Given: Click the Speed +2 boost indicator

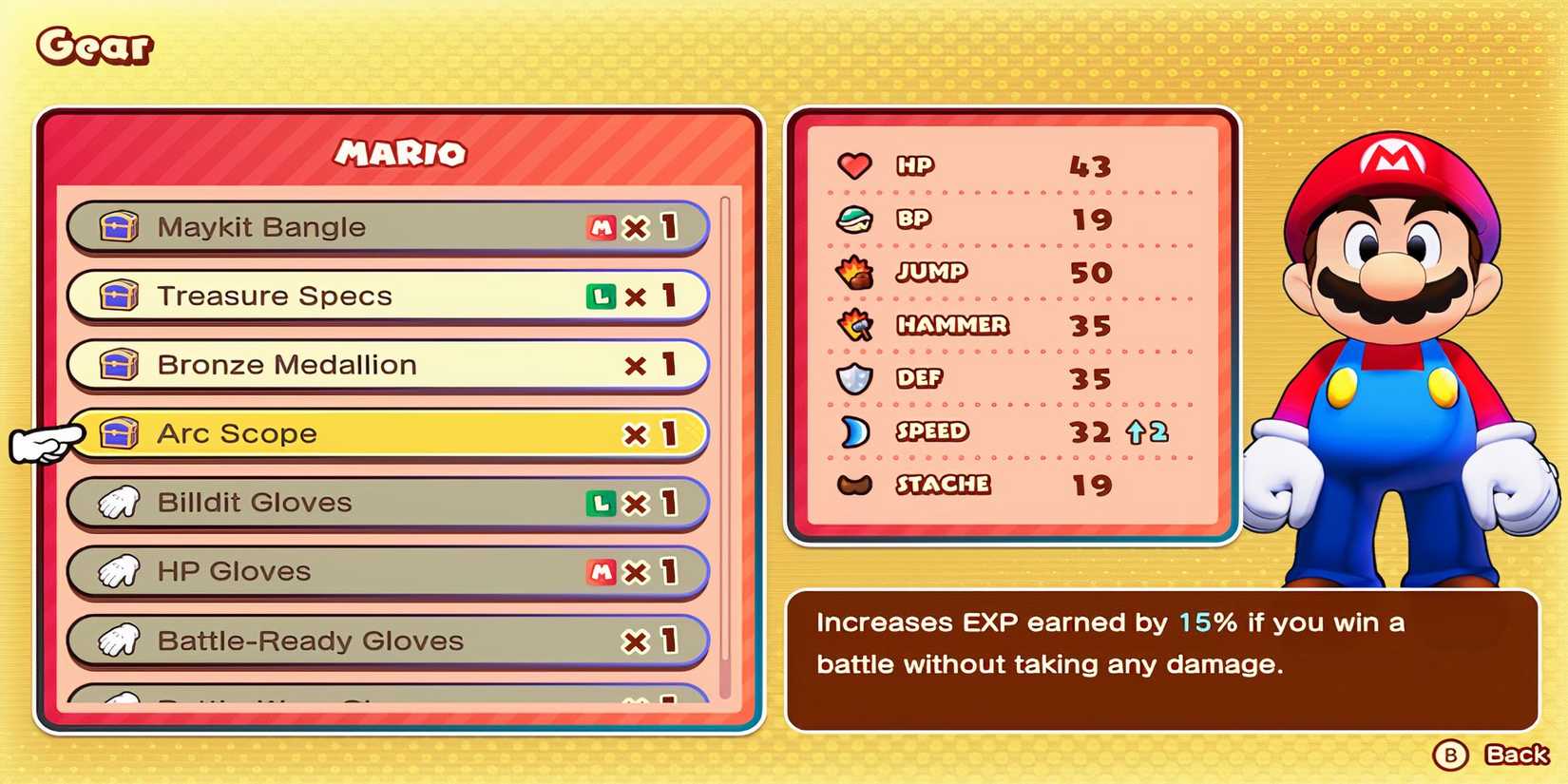Looking at the screenshot, I should point(1147,432).
